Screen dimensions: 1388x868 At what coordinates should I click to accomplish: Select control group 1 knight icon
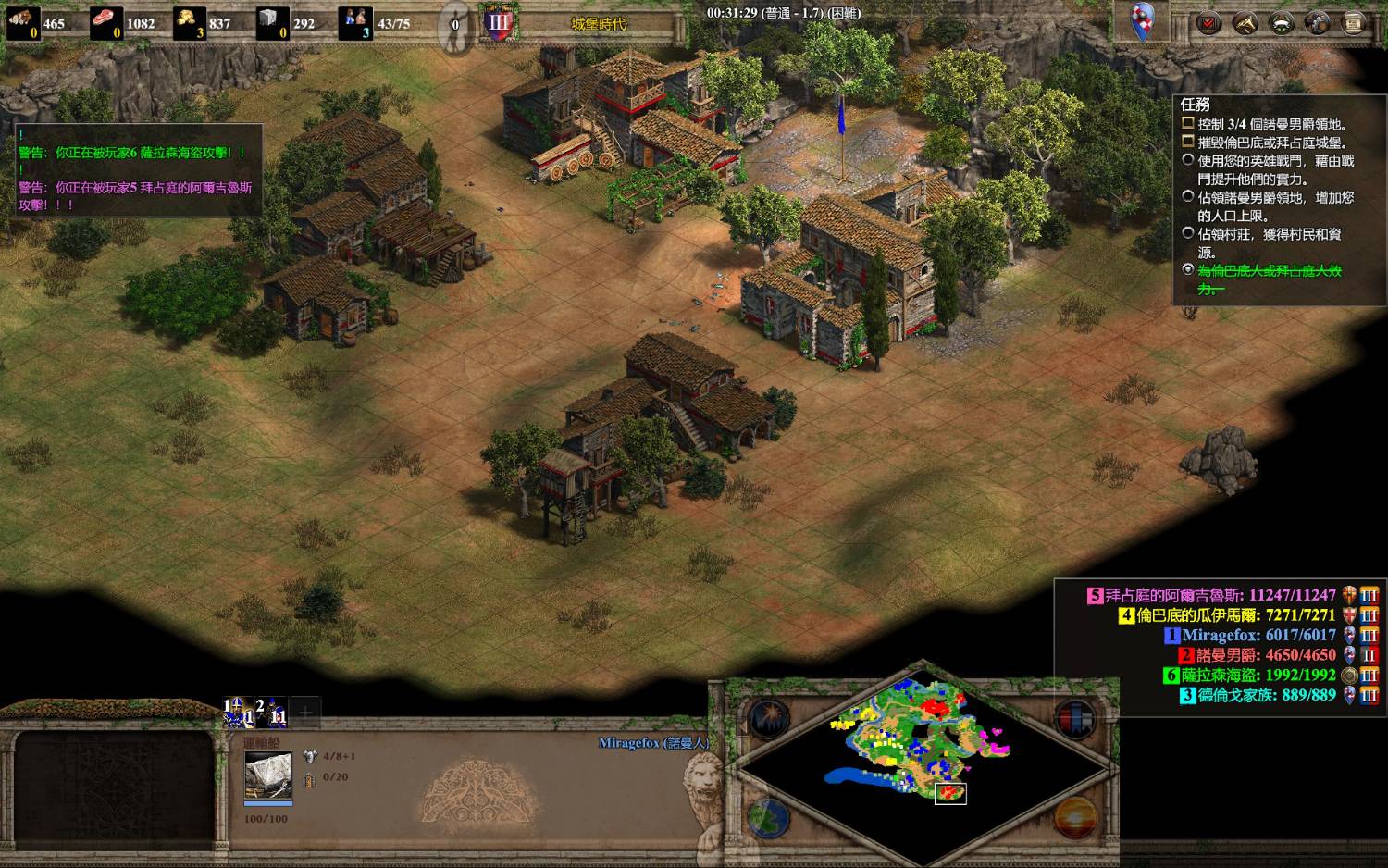[237, 713]
